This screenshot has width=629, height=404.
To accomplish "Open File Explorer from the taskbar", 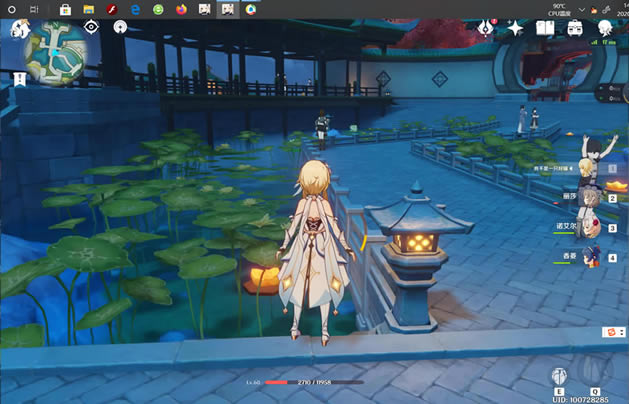I will coord(88,9).
